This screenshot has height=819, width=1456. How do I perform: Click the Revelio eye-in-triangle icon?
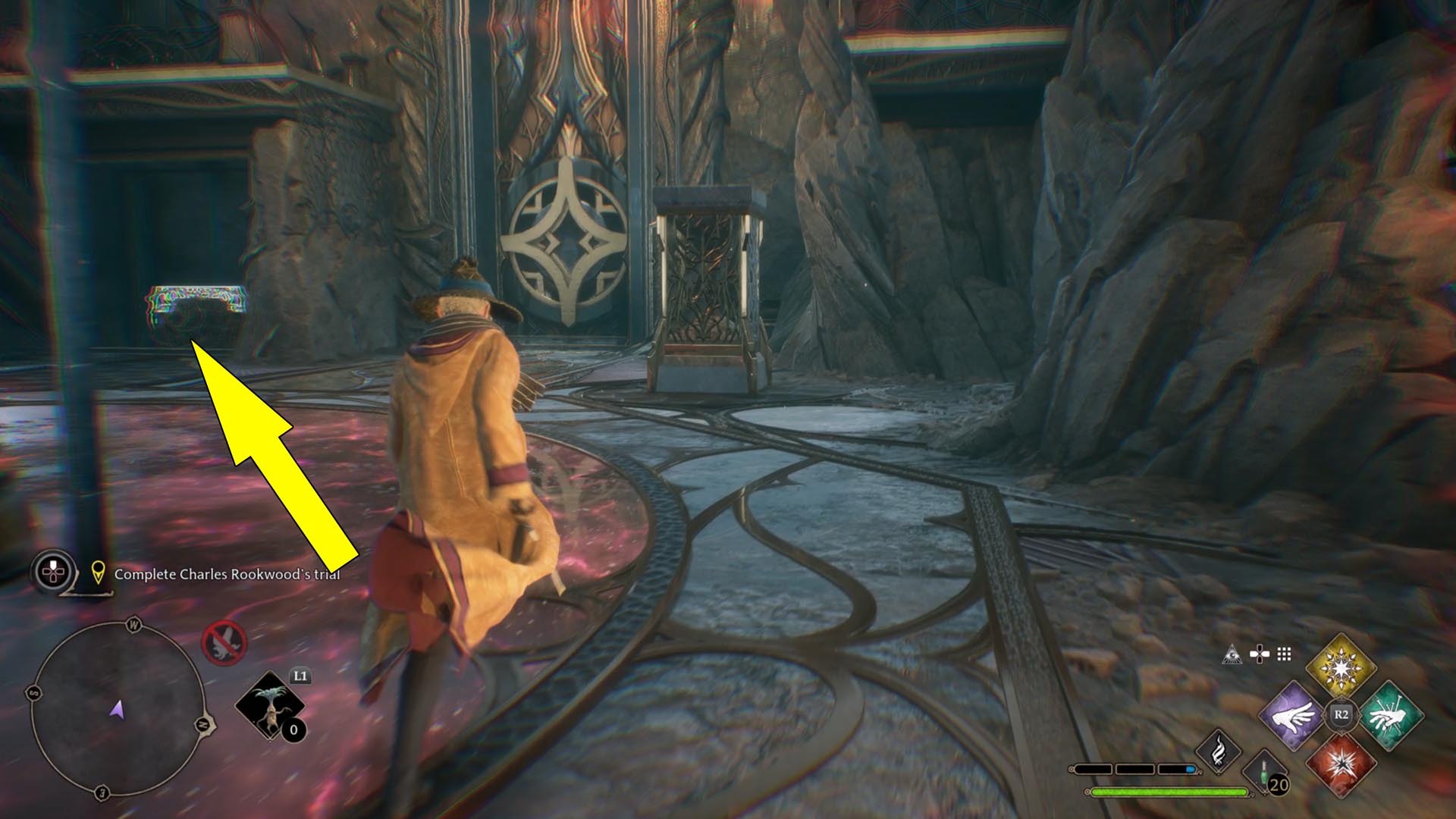pyautogui.click(x=1232, y=654)
